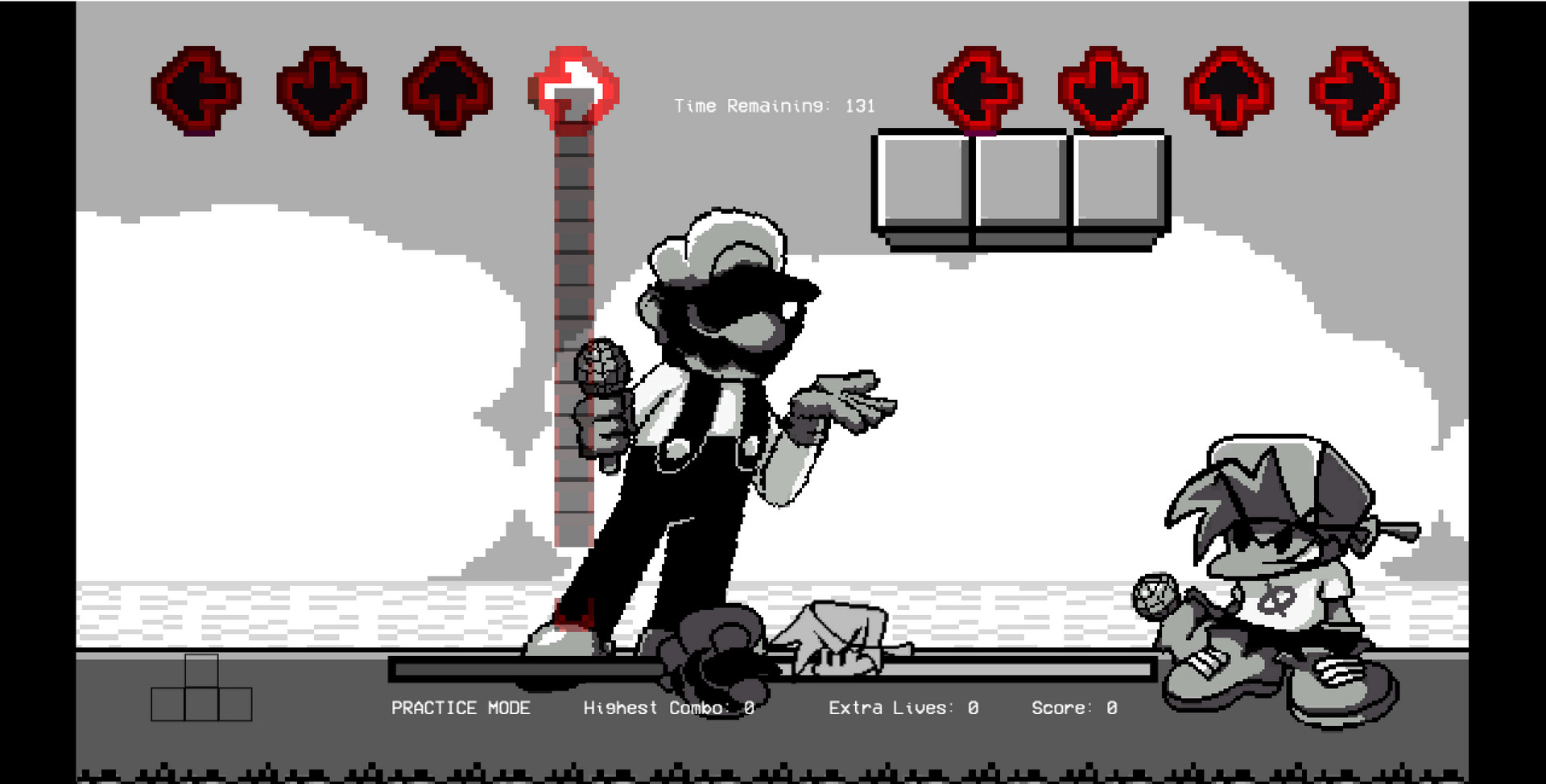Image resolution: width=1546 pixels, height=784 pixels.
Task: Select the down arrow on the opponent strumline
Action: [321, 90]
